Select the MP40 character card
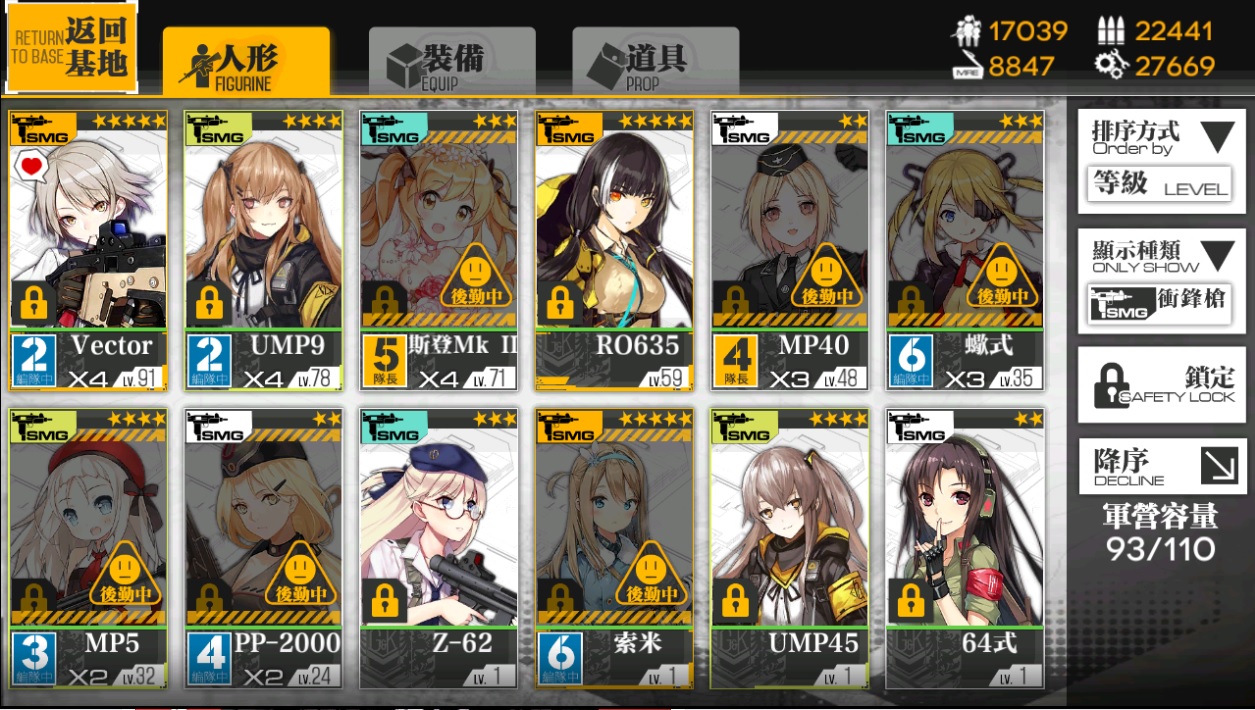The image size is (1255, 710). (789, 250)
